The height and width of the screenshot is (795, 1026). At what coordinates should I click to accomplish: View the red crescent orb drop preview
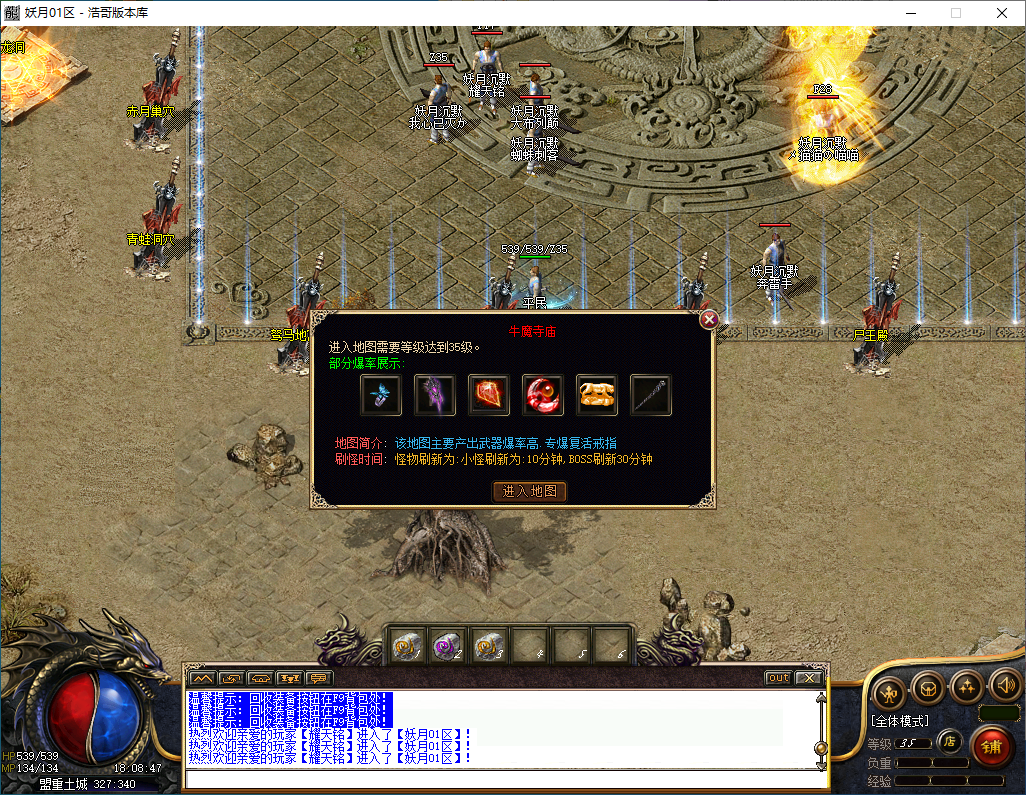click(543, 395)
